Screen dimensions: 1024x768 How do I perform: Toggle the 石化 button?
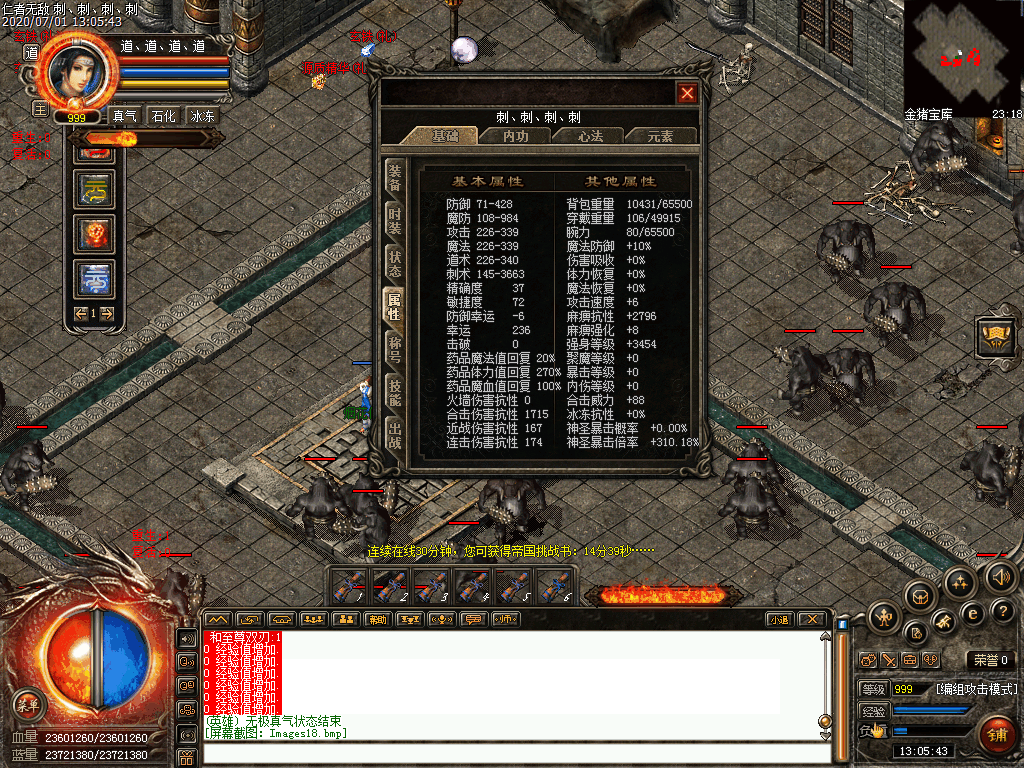163,116
